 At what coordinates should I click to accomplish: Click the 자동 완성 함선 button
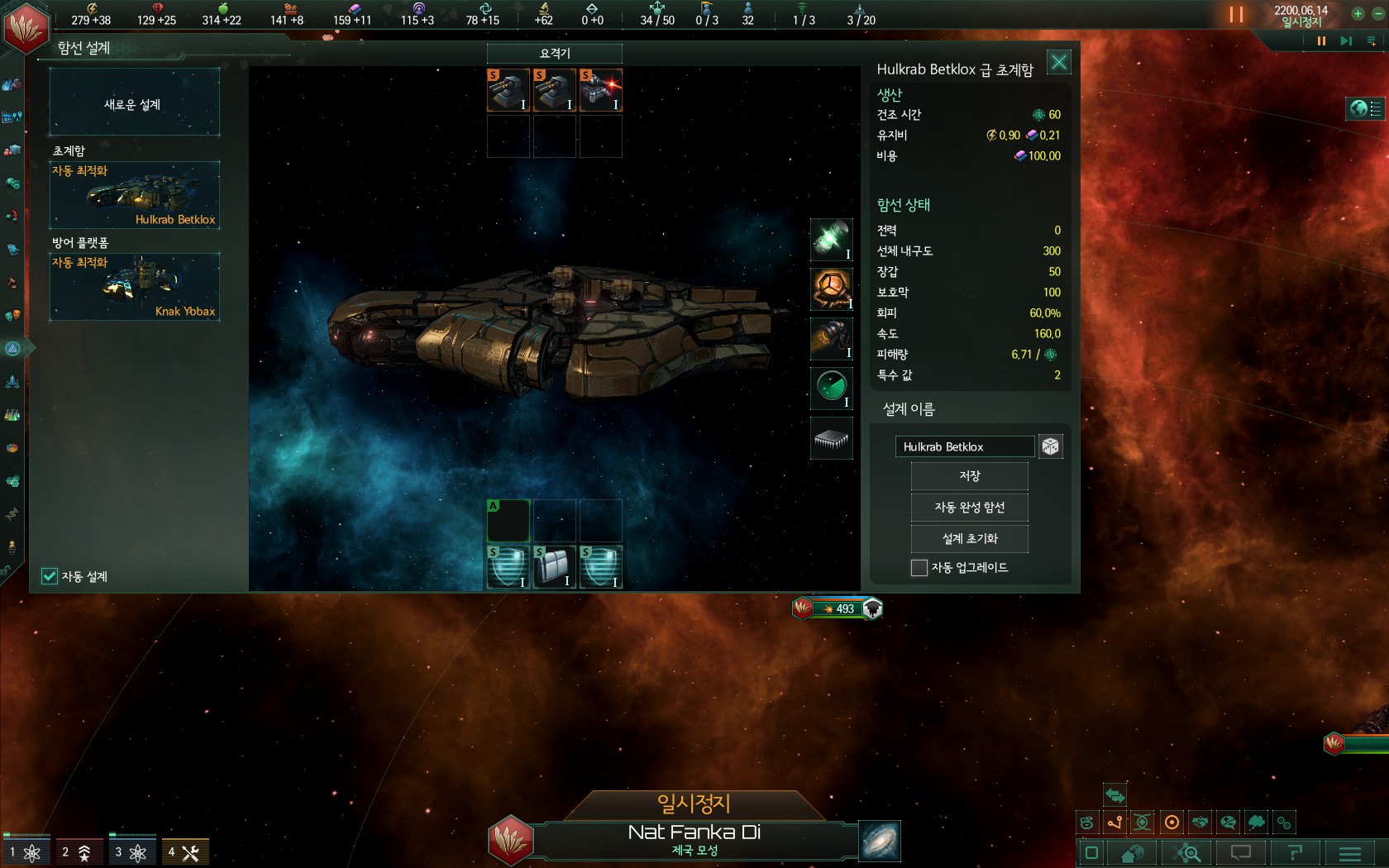[969, 508]
